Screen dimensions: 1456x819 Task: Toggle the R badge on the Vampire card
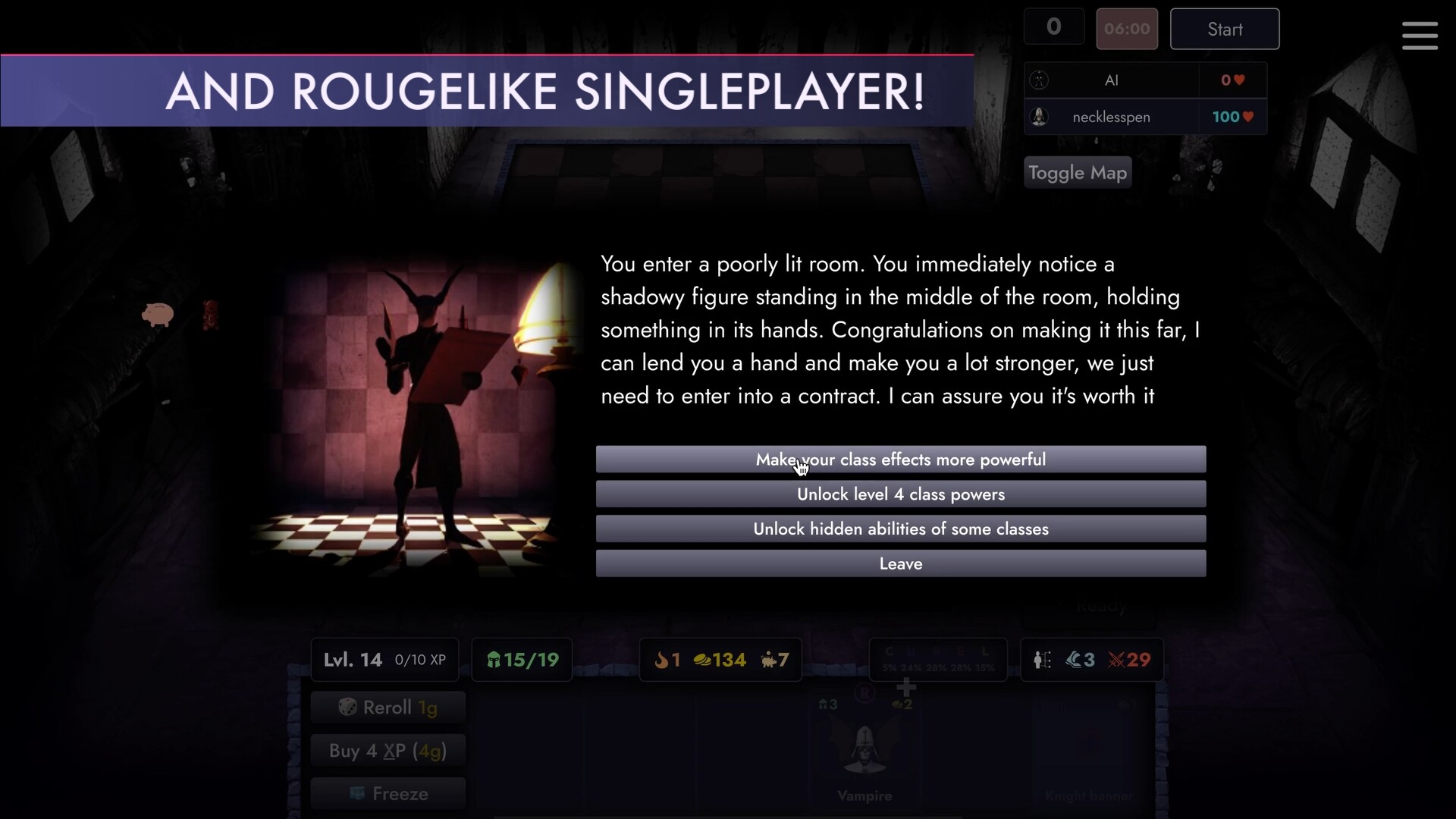point(864,692)
